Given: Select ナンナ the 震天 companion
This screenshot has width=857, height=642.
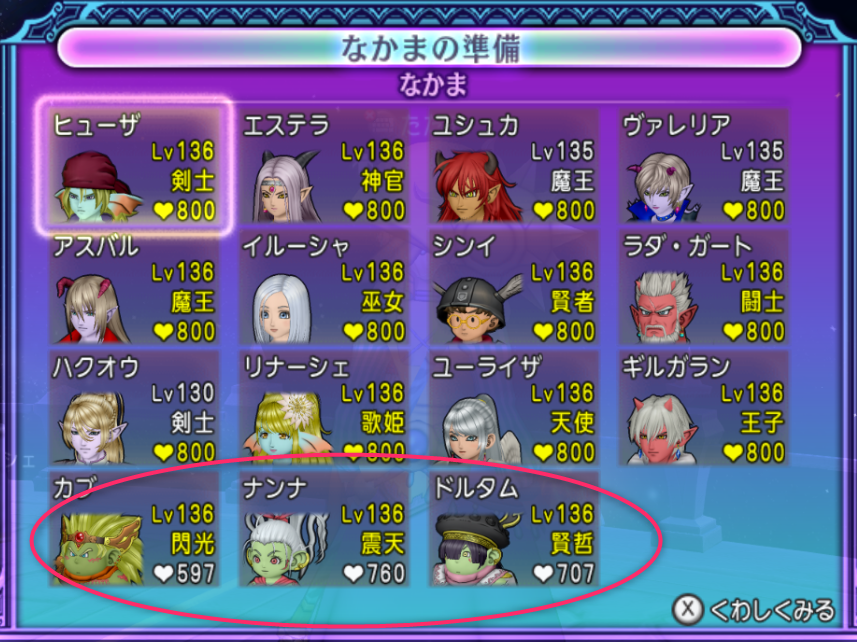Looking at the screenshot, I should pyautogui.click(x=324, y=529).
